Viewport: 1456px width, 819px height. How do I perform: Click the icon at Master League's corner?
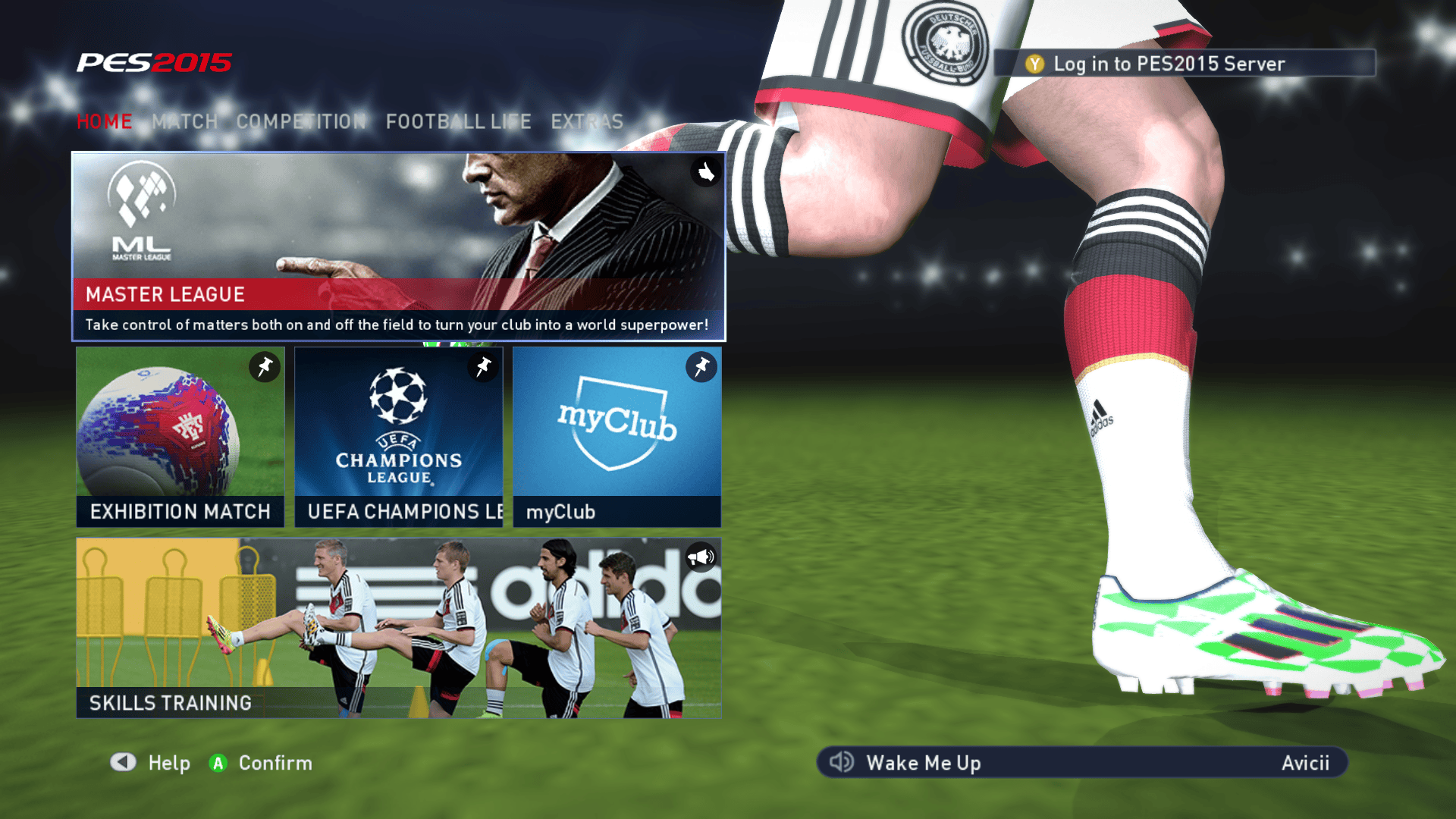click(x=706, y=172)
